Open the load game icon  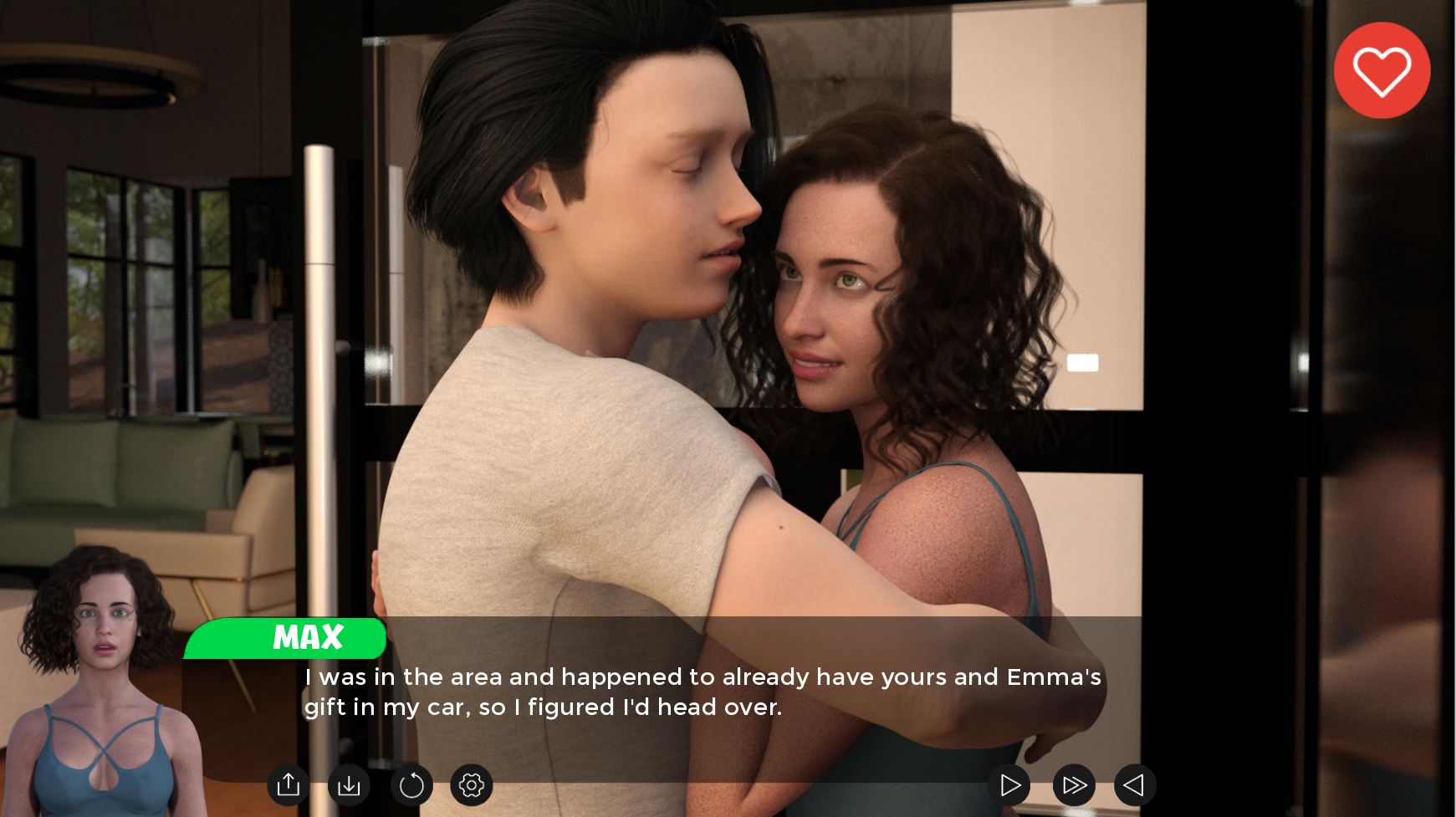point(349,785)
